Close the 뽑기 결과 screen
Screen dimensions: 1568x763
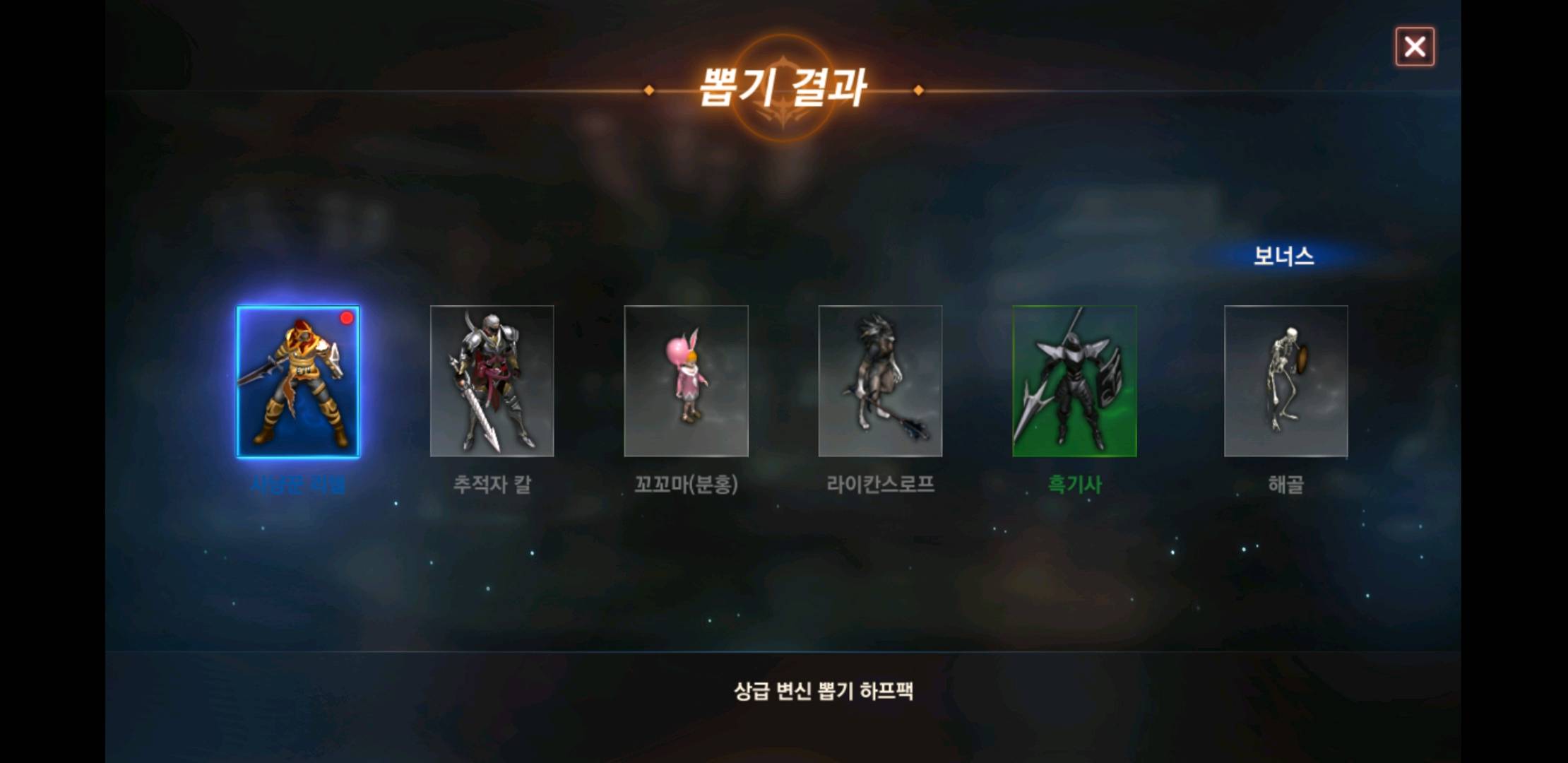pos(1415,47)
